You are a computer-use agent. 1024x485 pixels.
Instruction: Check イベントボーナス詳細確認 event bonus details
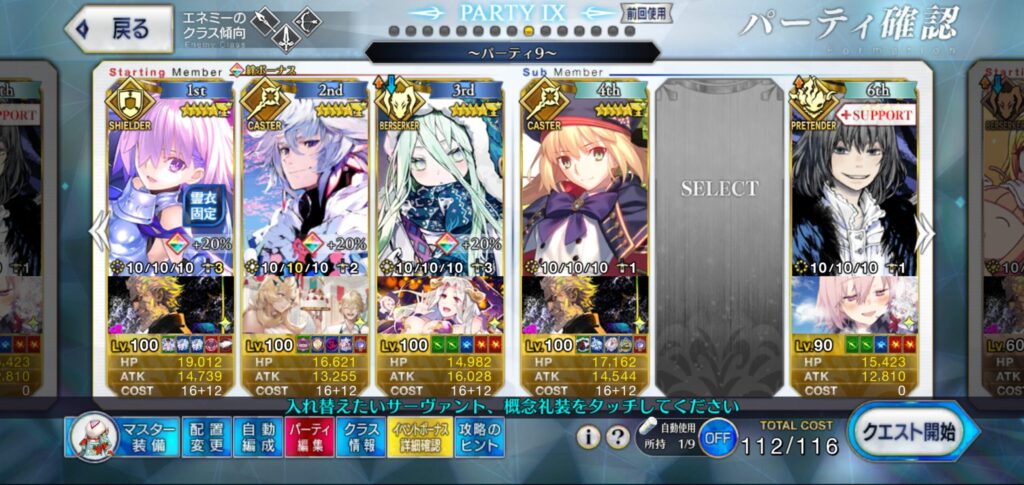point(419,437)
